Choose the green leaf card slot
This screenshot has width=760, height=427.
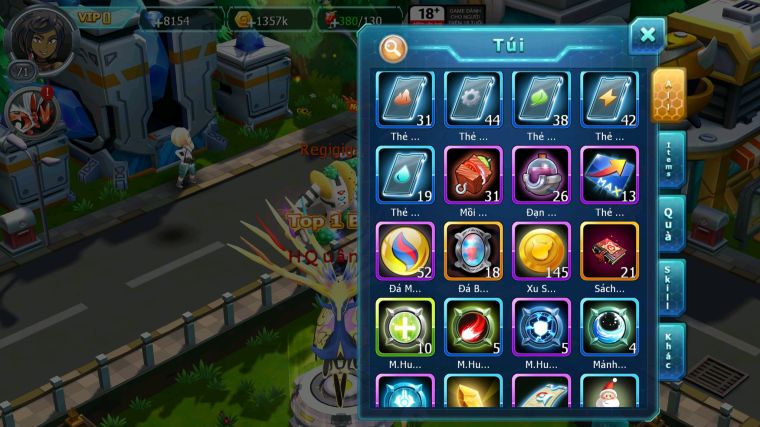click(541, 99)
